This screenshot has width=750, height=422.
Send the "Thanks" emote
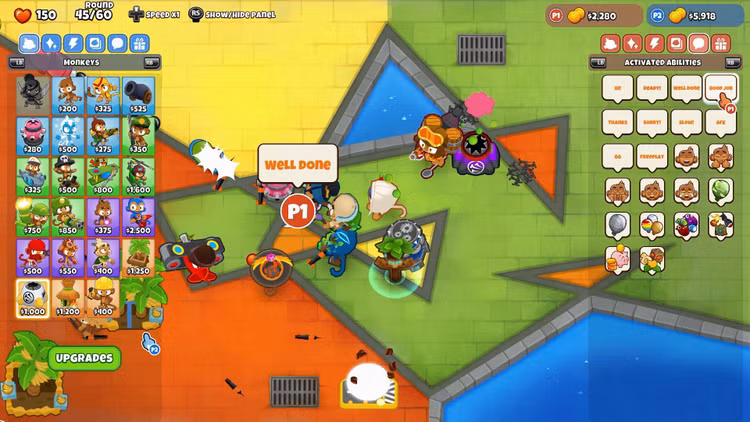[617, 122]
